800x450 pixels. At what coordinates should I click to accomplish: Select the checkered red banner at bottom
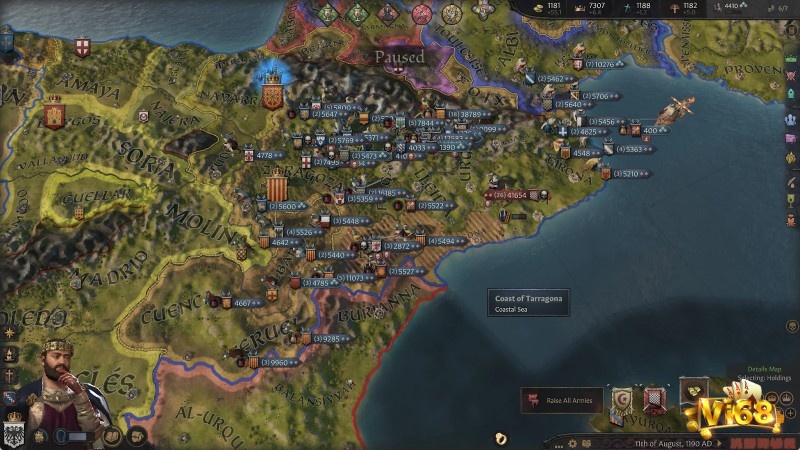pos(654,401)
